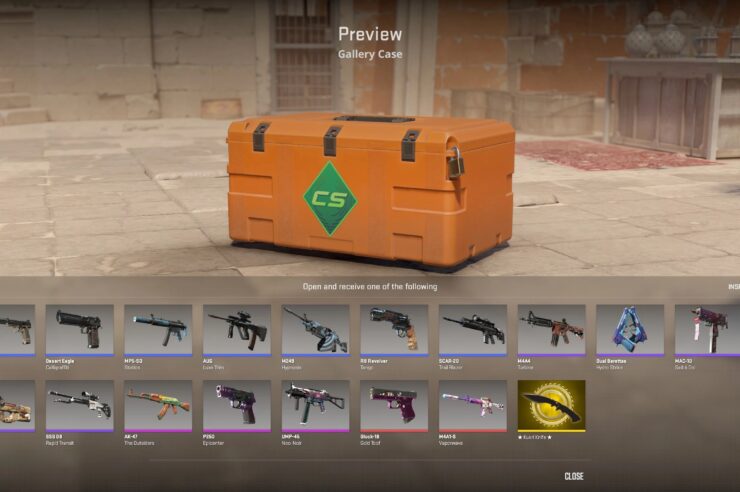Viewport: 740px width, 492px height.
Task: Close the Gallery Case preview
Action: point(574,476)
